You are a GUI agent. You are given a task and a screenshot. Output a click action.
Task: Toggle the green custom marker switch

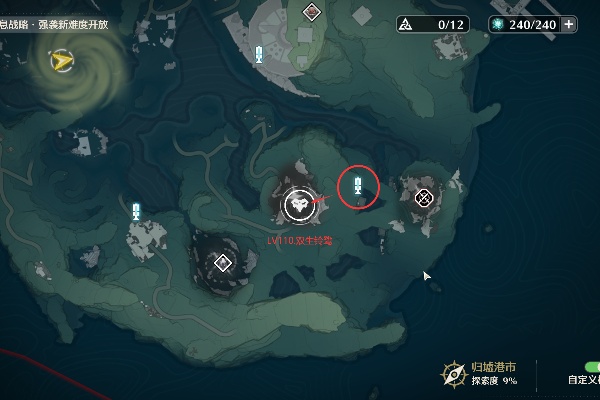(591, 368)
